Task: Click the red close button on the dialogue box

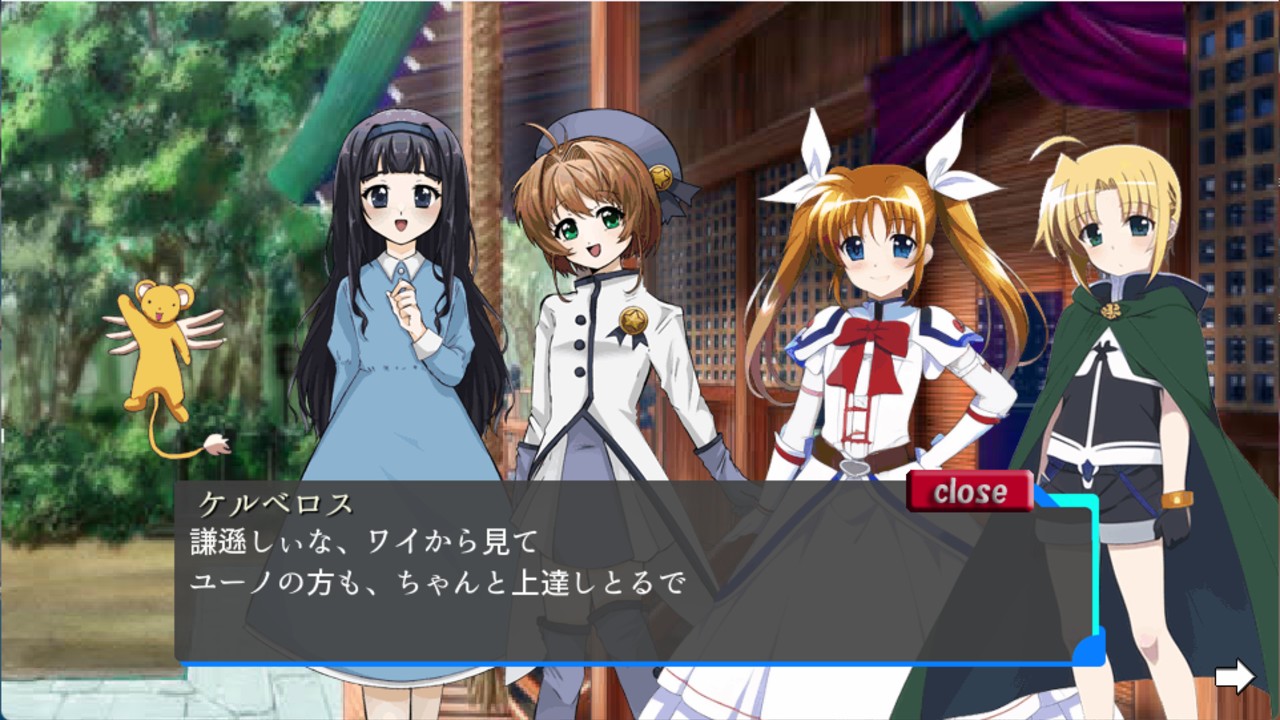Action: (969, 491)
